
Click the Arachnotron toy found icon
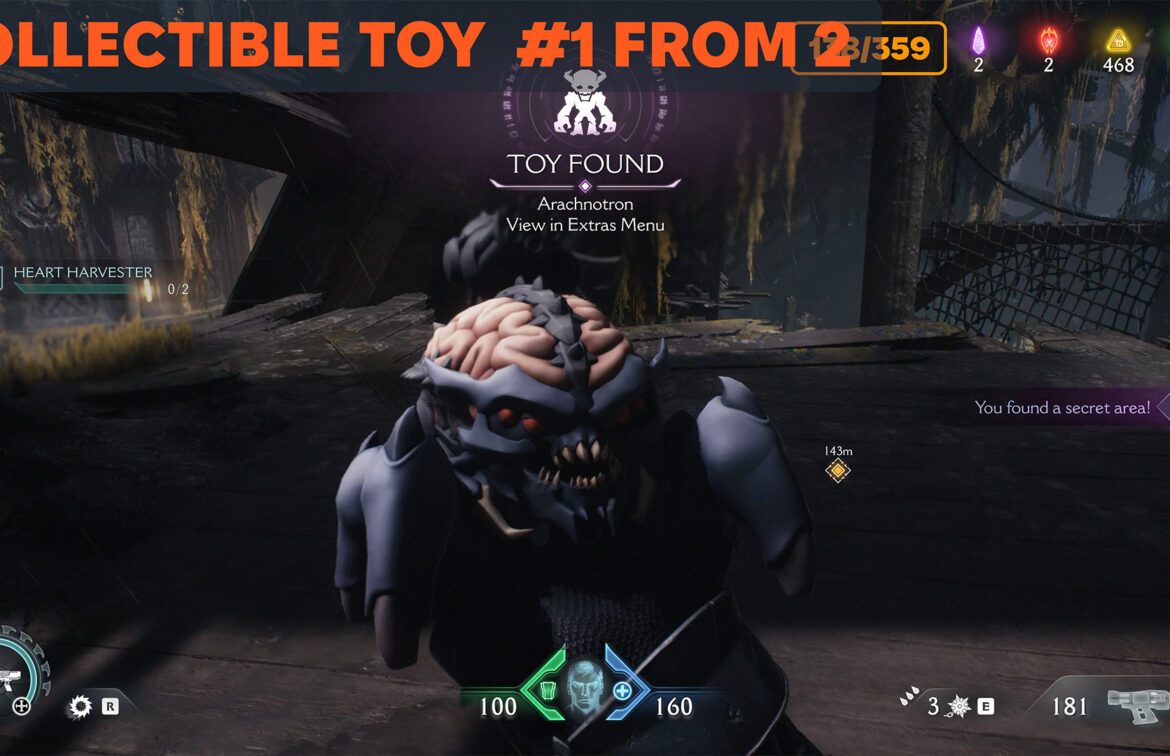(x=585, y=103)
